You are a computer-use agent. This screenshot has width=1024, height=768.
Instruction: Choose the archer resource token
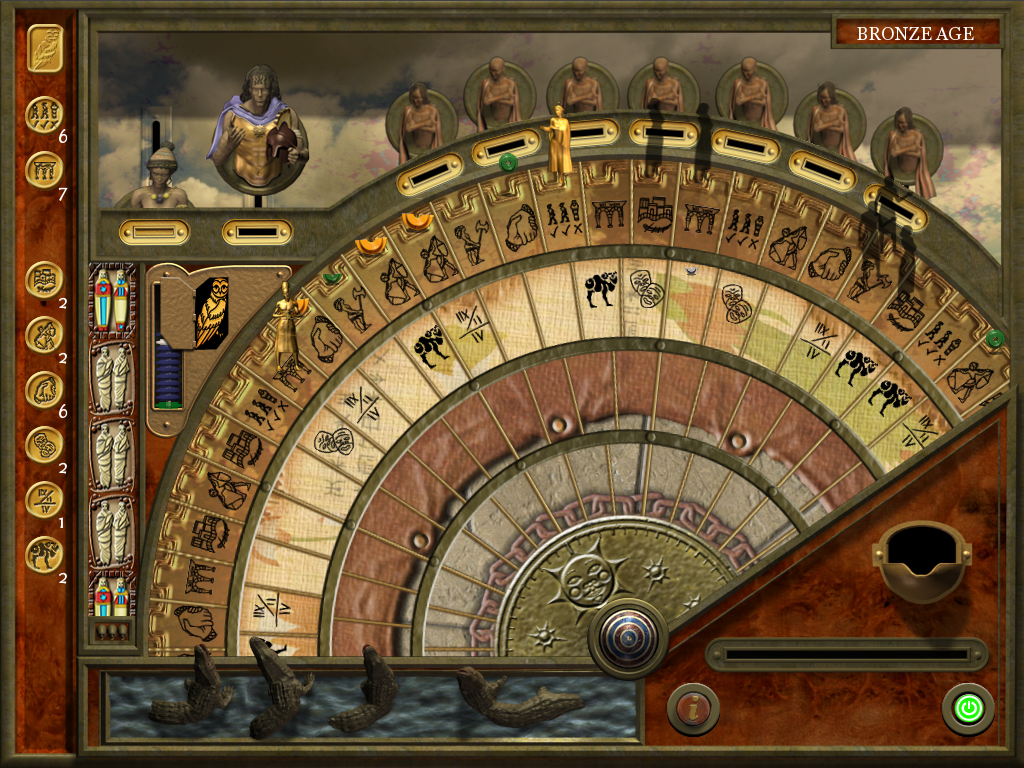click(45, 334)
